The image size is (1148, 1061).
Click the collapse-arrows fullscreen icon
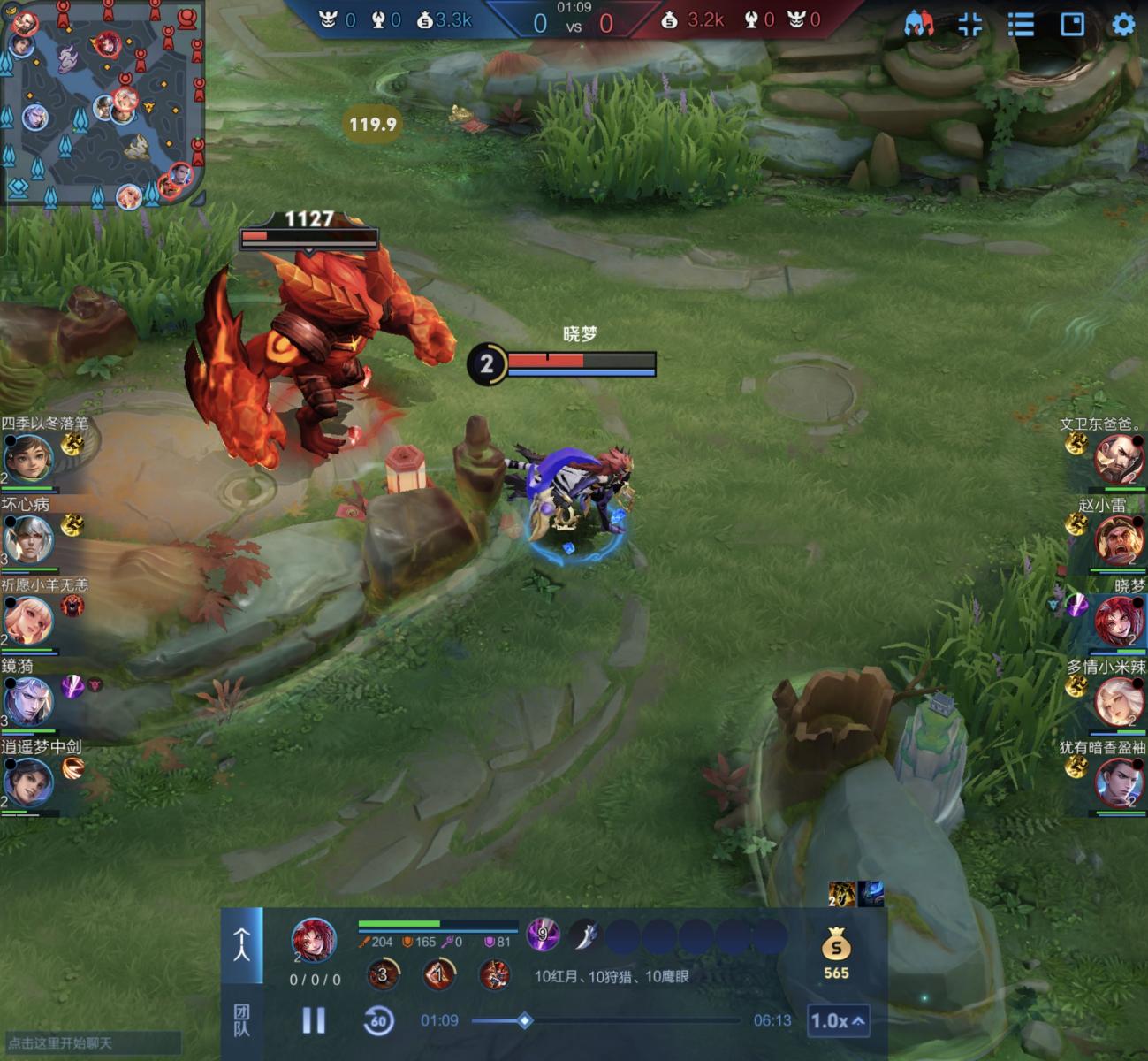point(969,24)
